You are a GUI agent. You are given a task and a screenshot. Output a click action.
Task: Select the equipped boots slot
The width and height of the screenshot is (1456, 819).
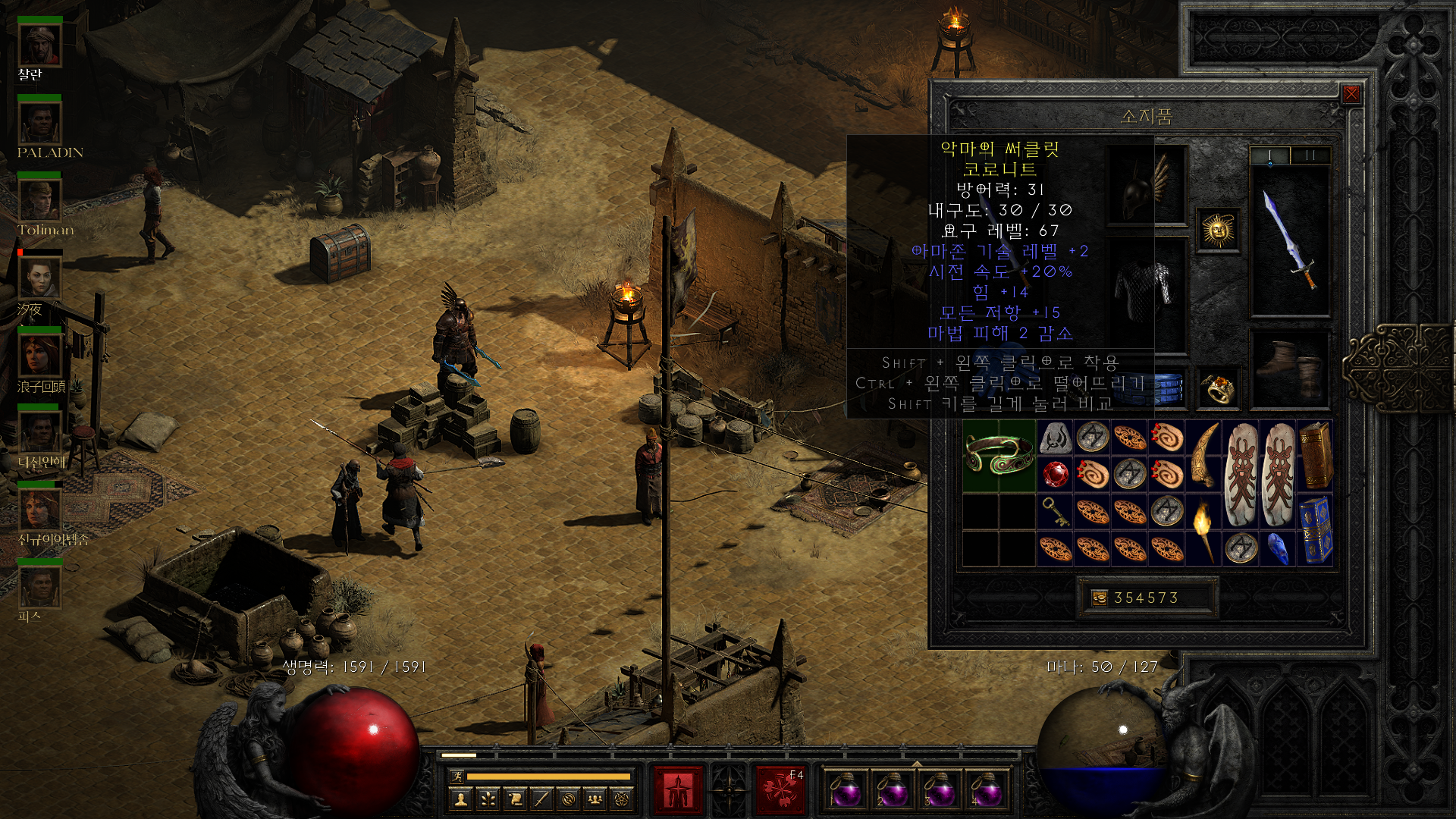tap(1290, 370)
